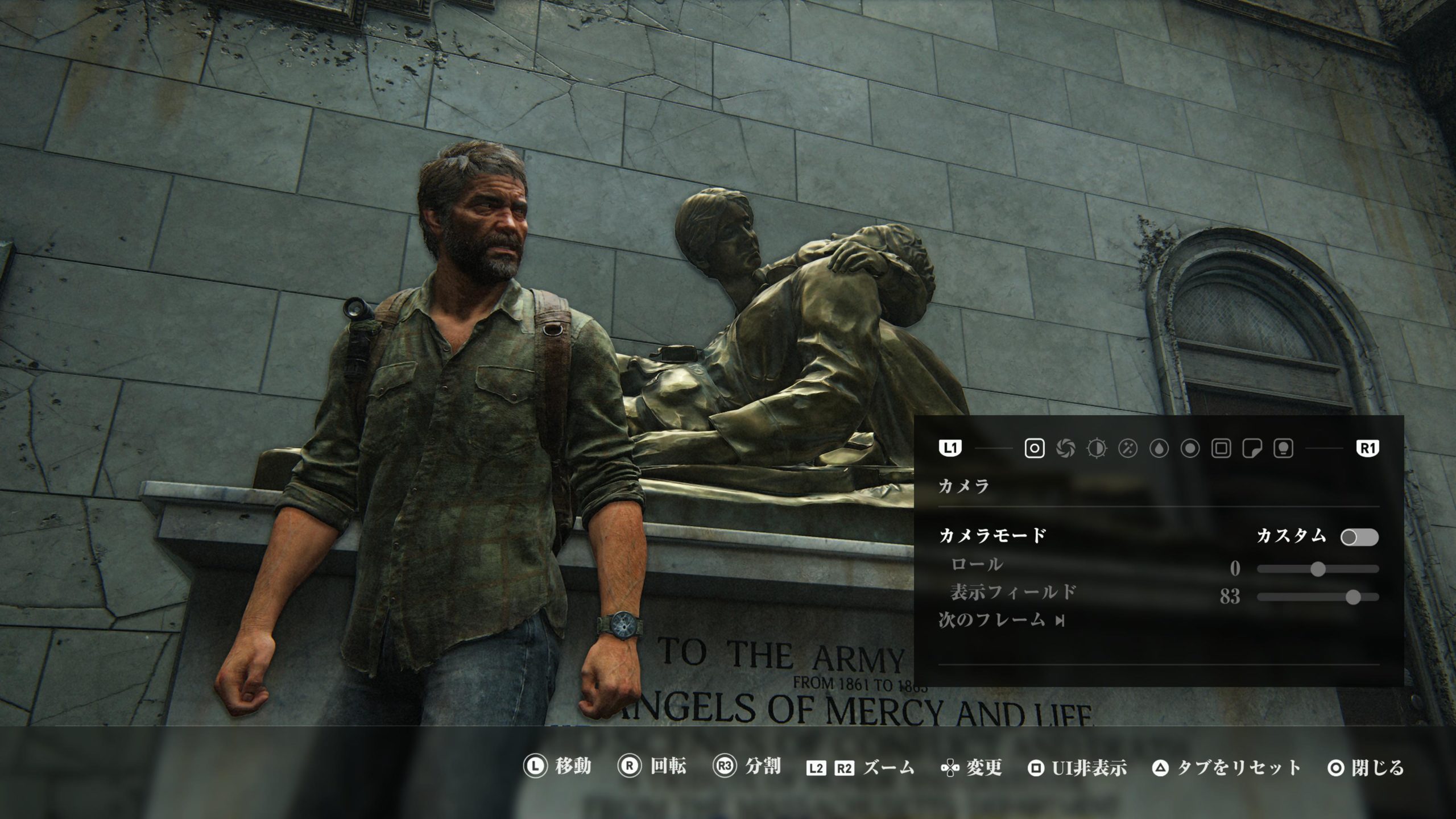Screen dimensions: 1456x819
Task: Select the camera tab icon
Action: pyautogui.click(x=1034, y=449)
